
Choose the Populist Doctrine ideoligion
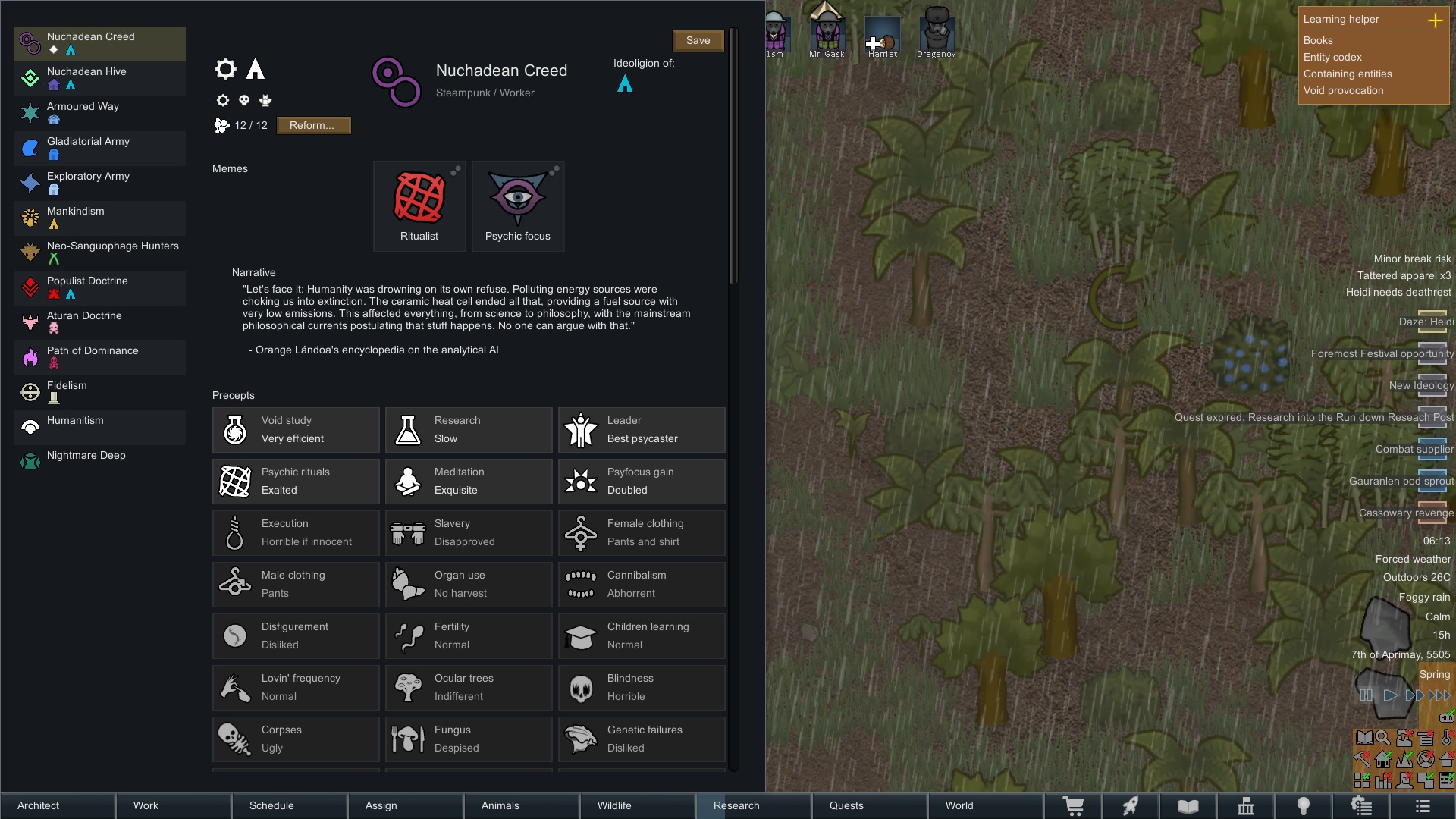(99, 287)
